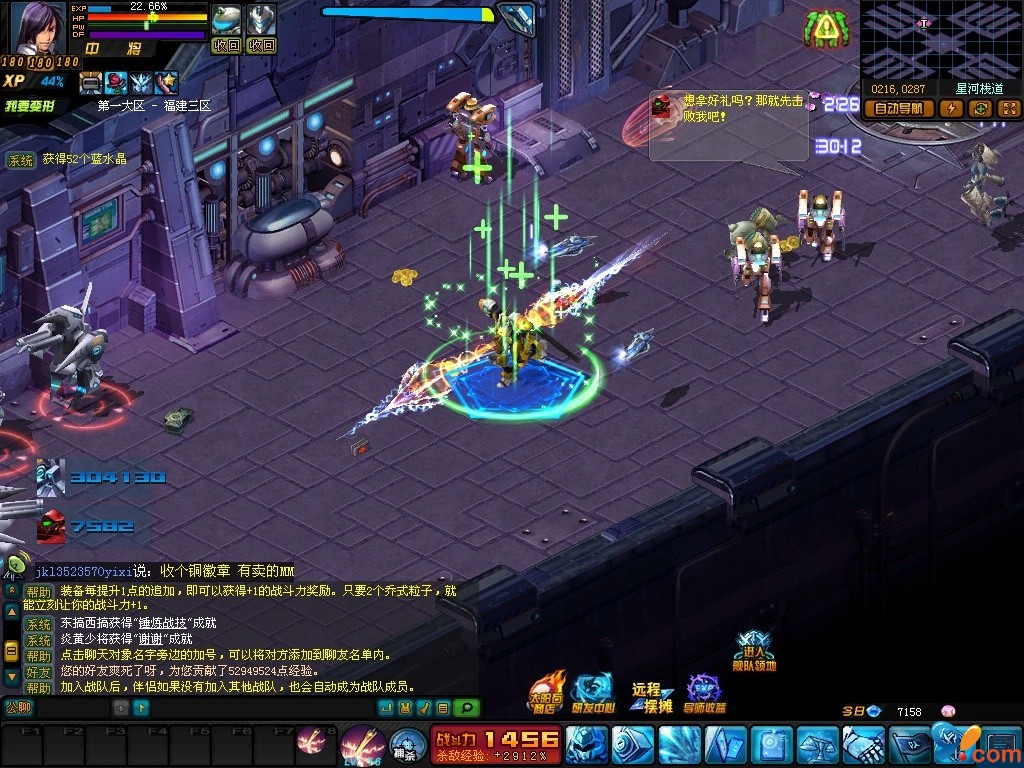1024x768 pixels.
Task: Select the red rose buff icon
Action: (116, 83)
